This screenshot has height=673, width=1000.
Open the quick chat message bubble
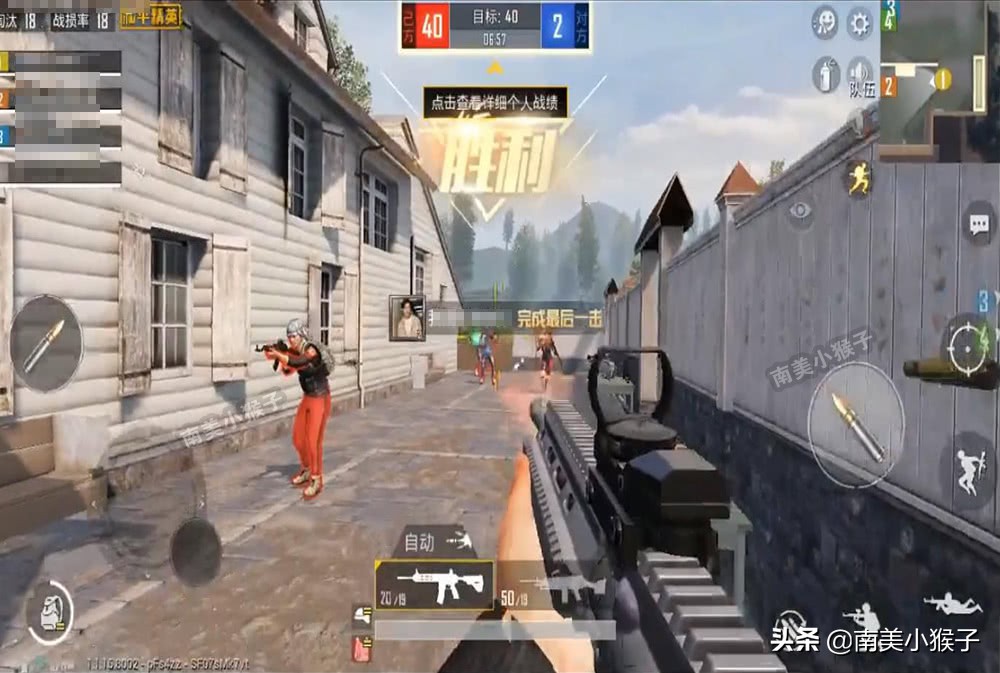979,224
